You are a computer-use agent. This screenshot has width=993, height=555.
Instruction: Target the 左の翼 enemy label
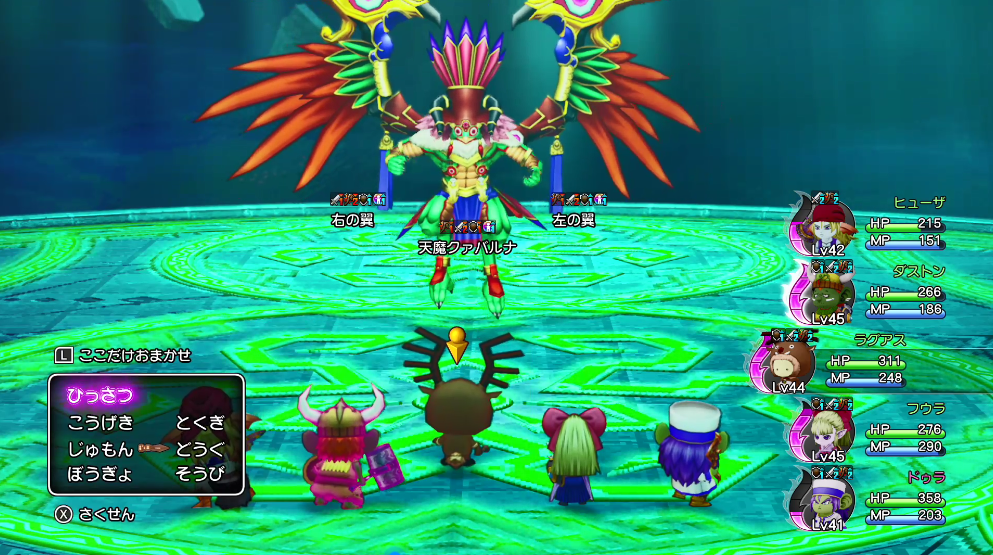(573, 219)
